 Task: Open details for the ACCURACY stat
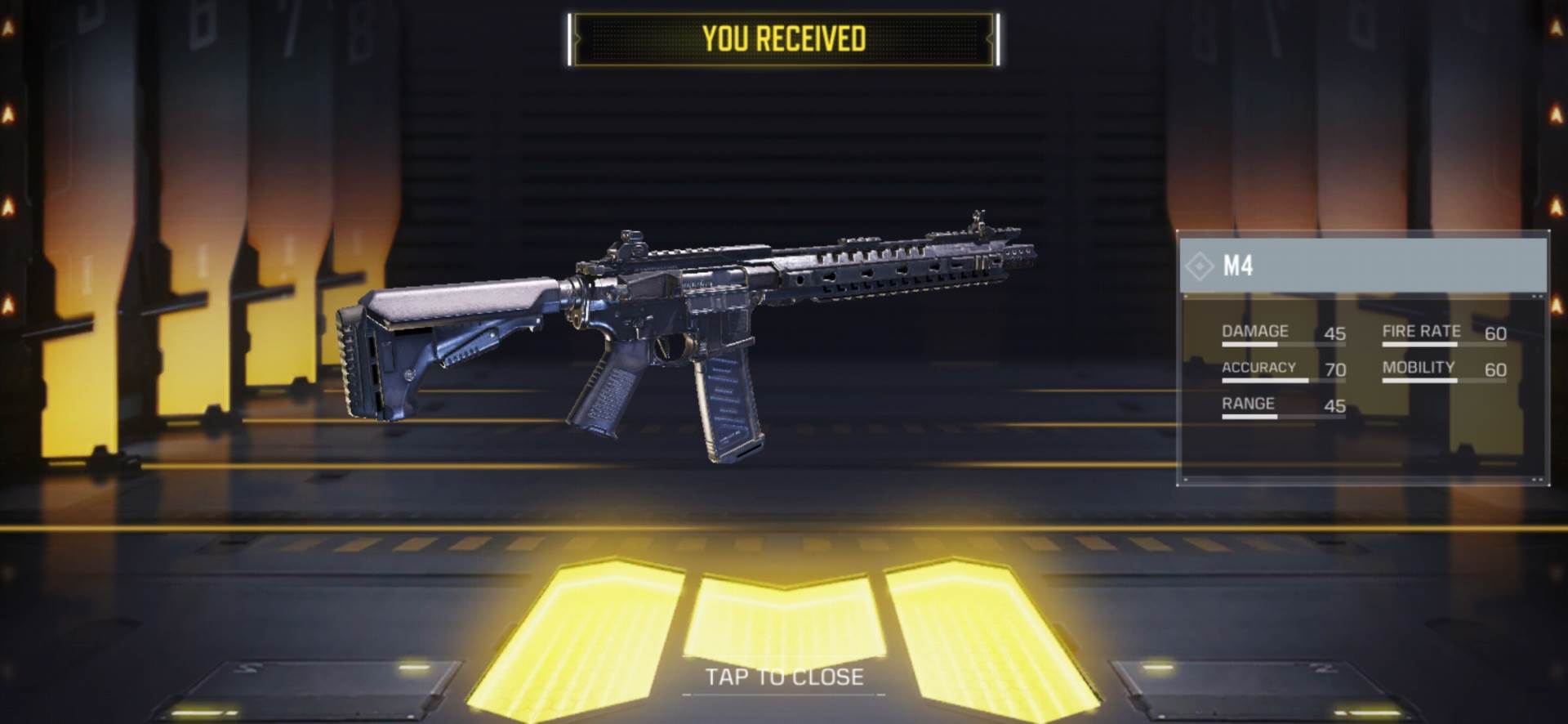(1258, 368)
